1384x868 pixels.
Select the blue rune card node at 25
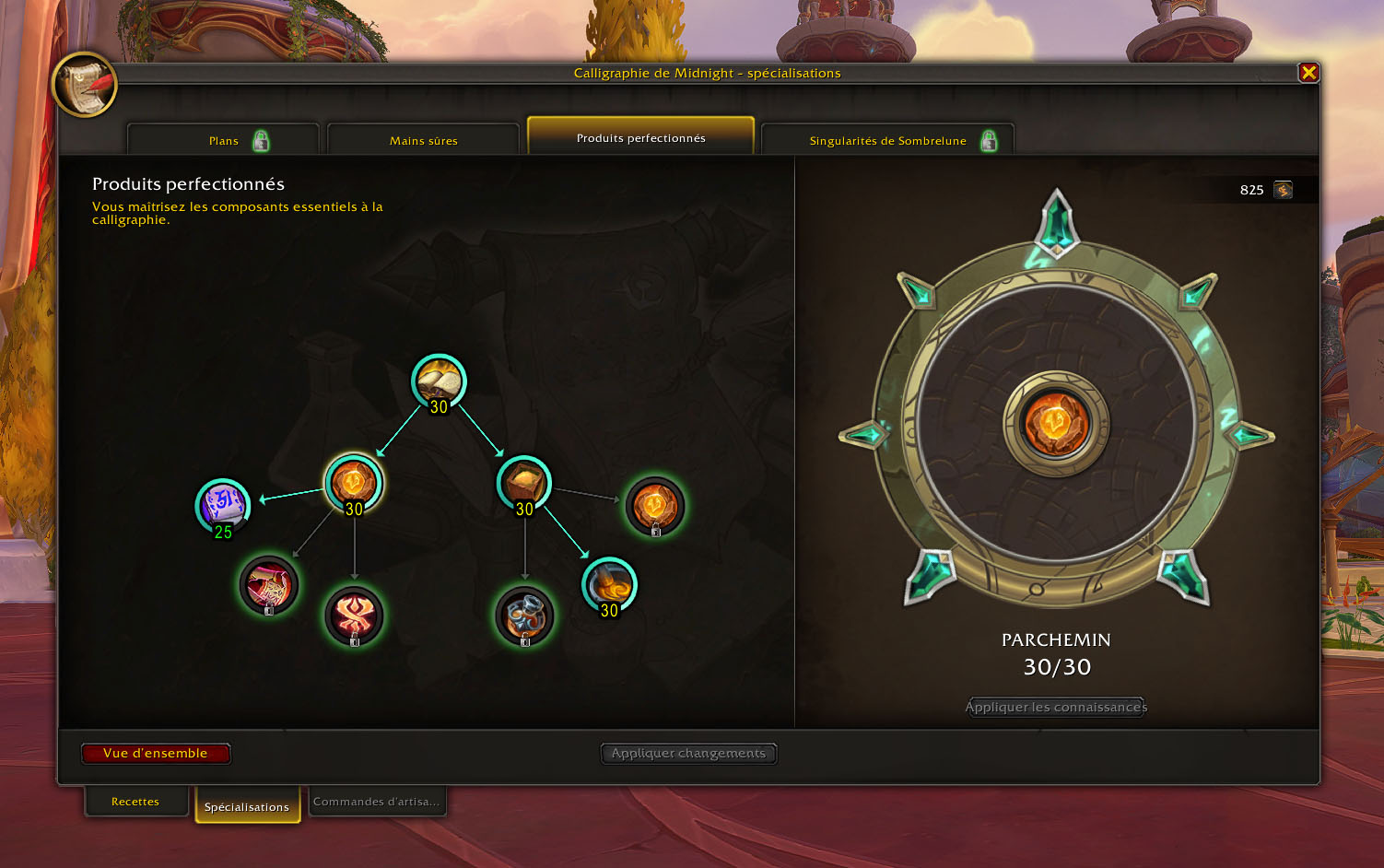[222, 505]
